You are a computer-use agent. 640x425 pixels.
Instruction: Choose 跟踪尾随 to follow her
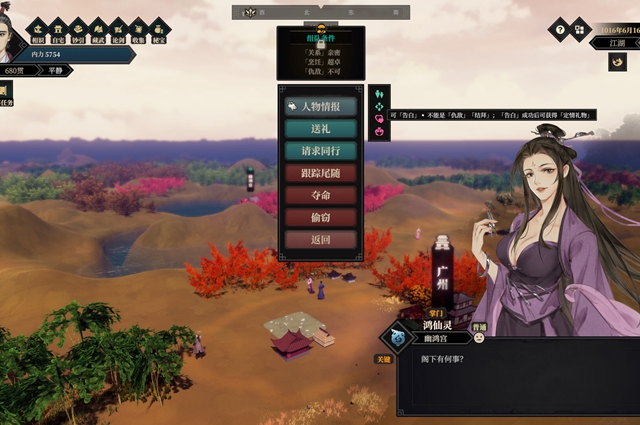320,173
